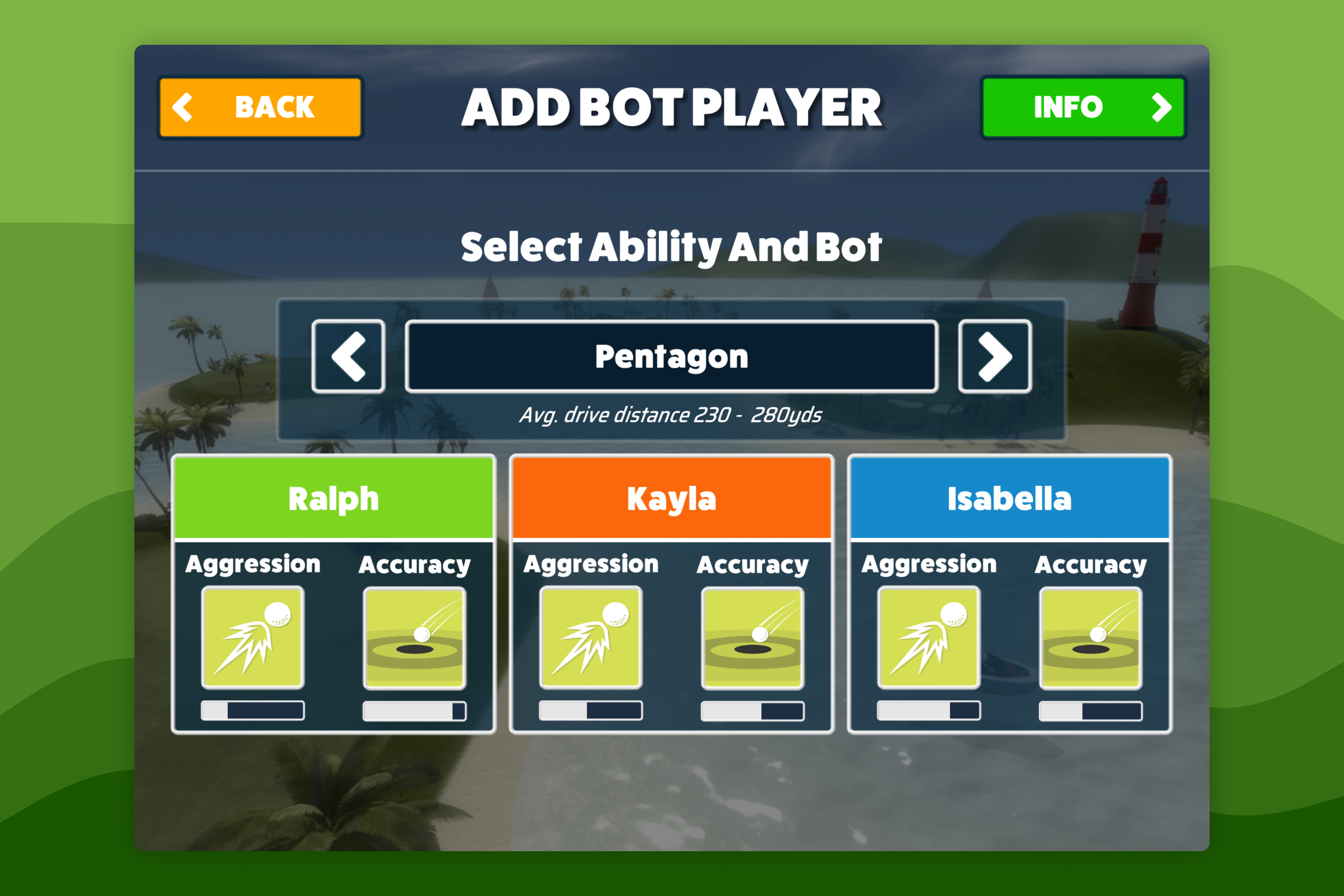Tap Isabella's Aggression icon

point(928,637)
